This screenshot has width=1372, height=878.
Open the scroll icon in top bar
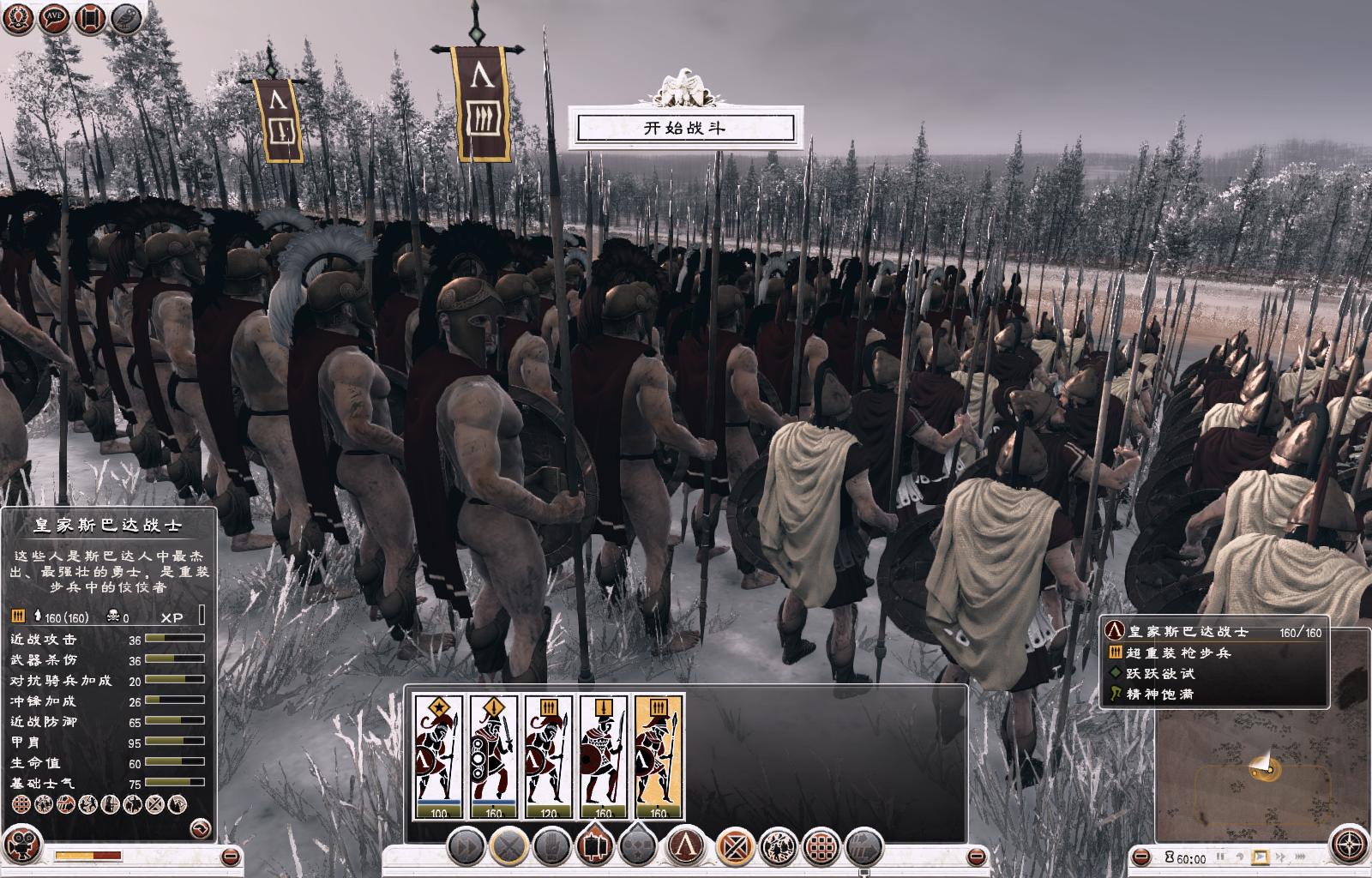[x=89, y=19]
